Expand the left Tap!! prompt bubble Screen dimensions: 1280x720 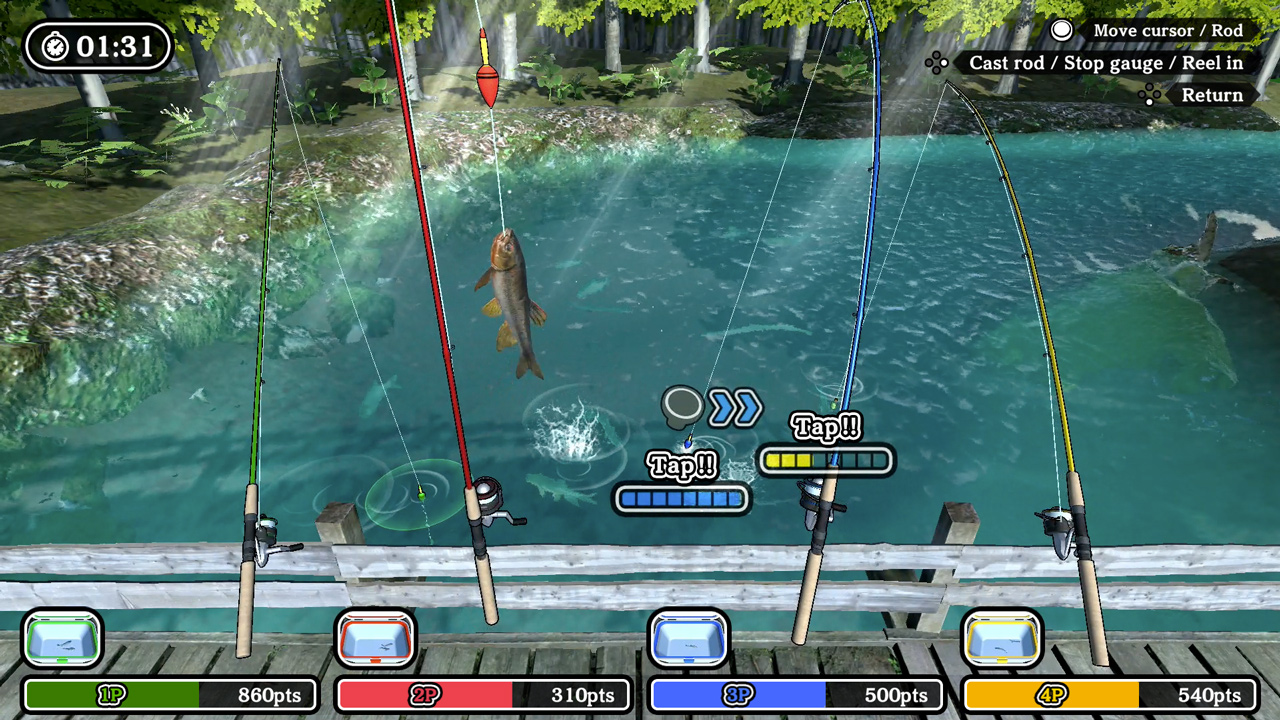pos(681,465)
